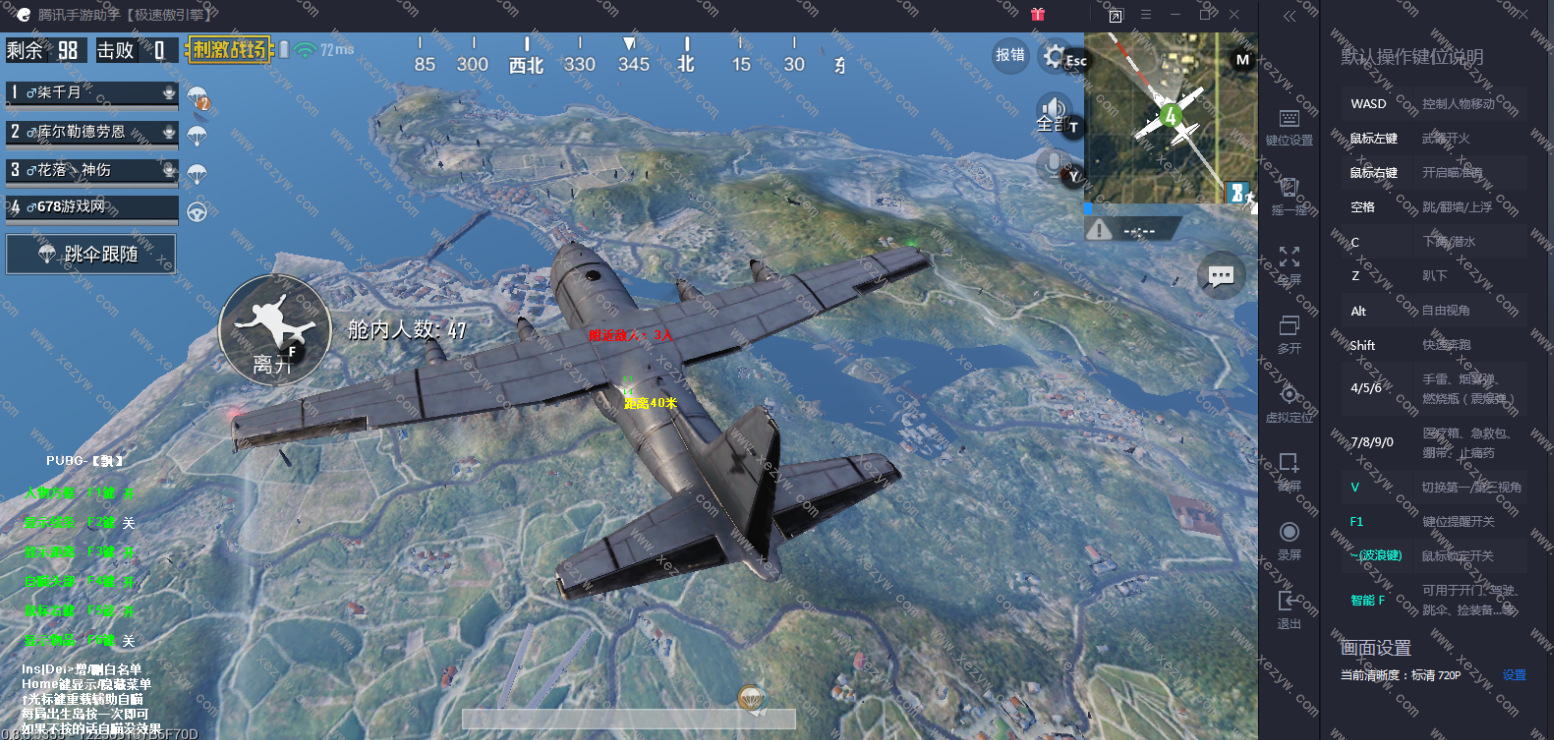Close the emulator window
Screen dimensions: 1554x740
pos(1234,15)
